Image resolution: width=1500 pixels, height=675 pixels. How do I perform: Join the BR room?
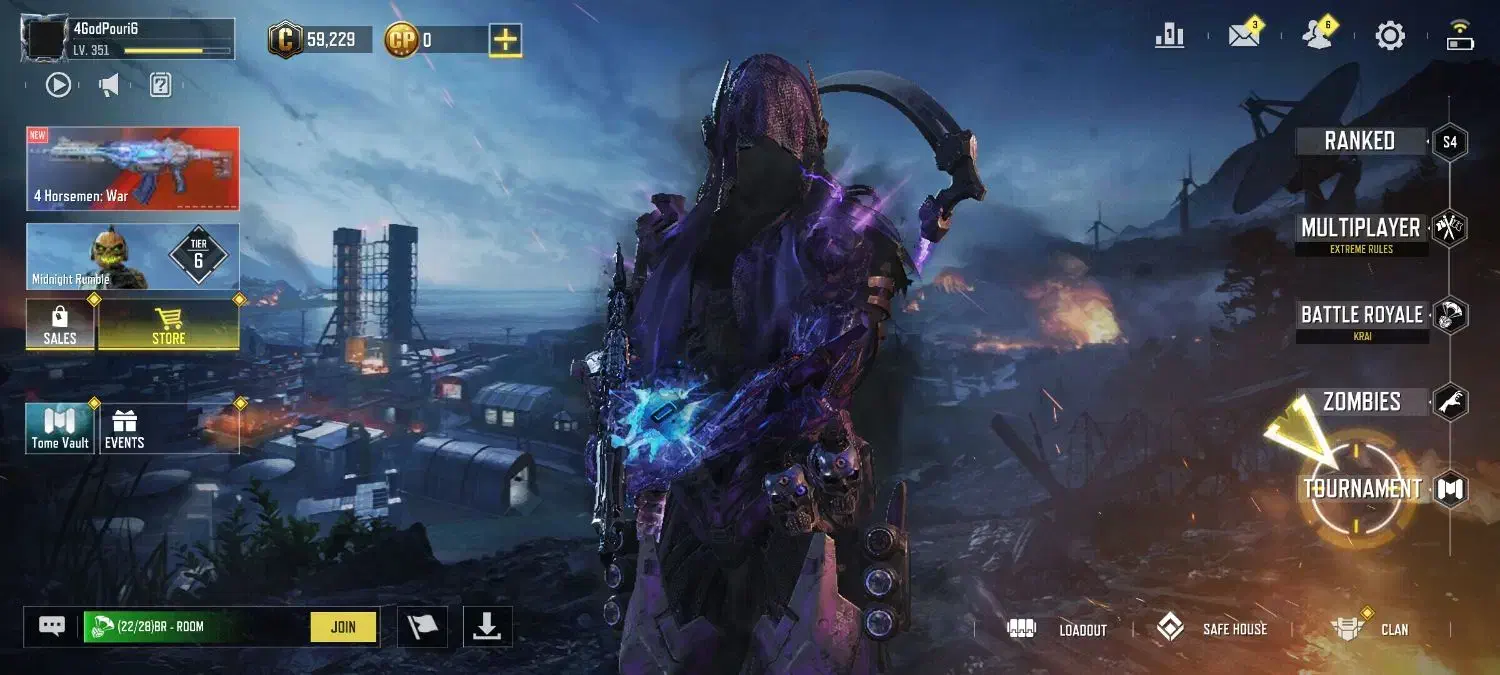tap(343, 627)
